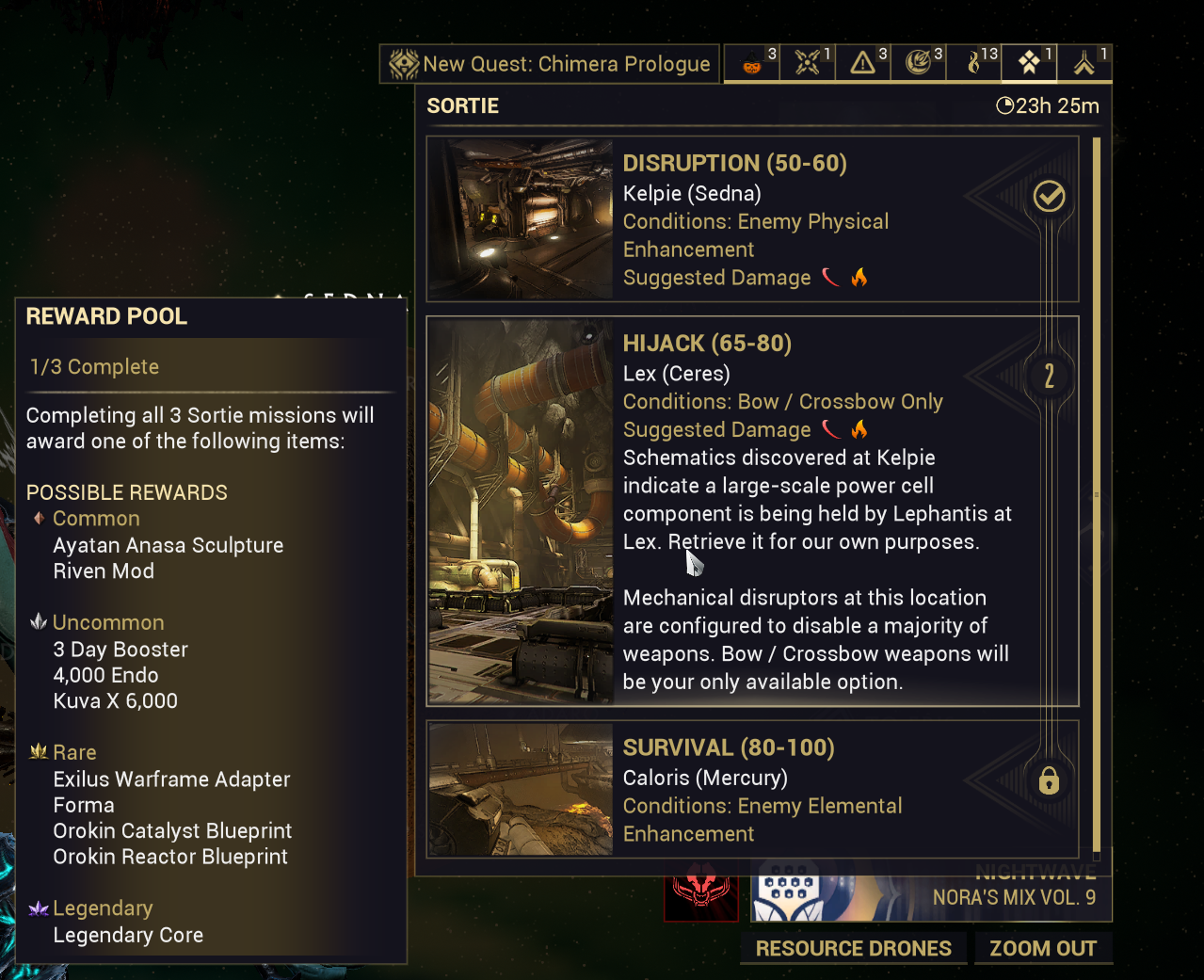Switch to the flame-icon tab with badge 13
Viewport: 1204px width, 980px height.
click(x=974, y=63)
